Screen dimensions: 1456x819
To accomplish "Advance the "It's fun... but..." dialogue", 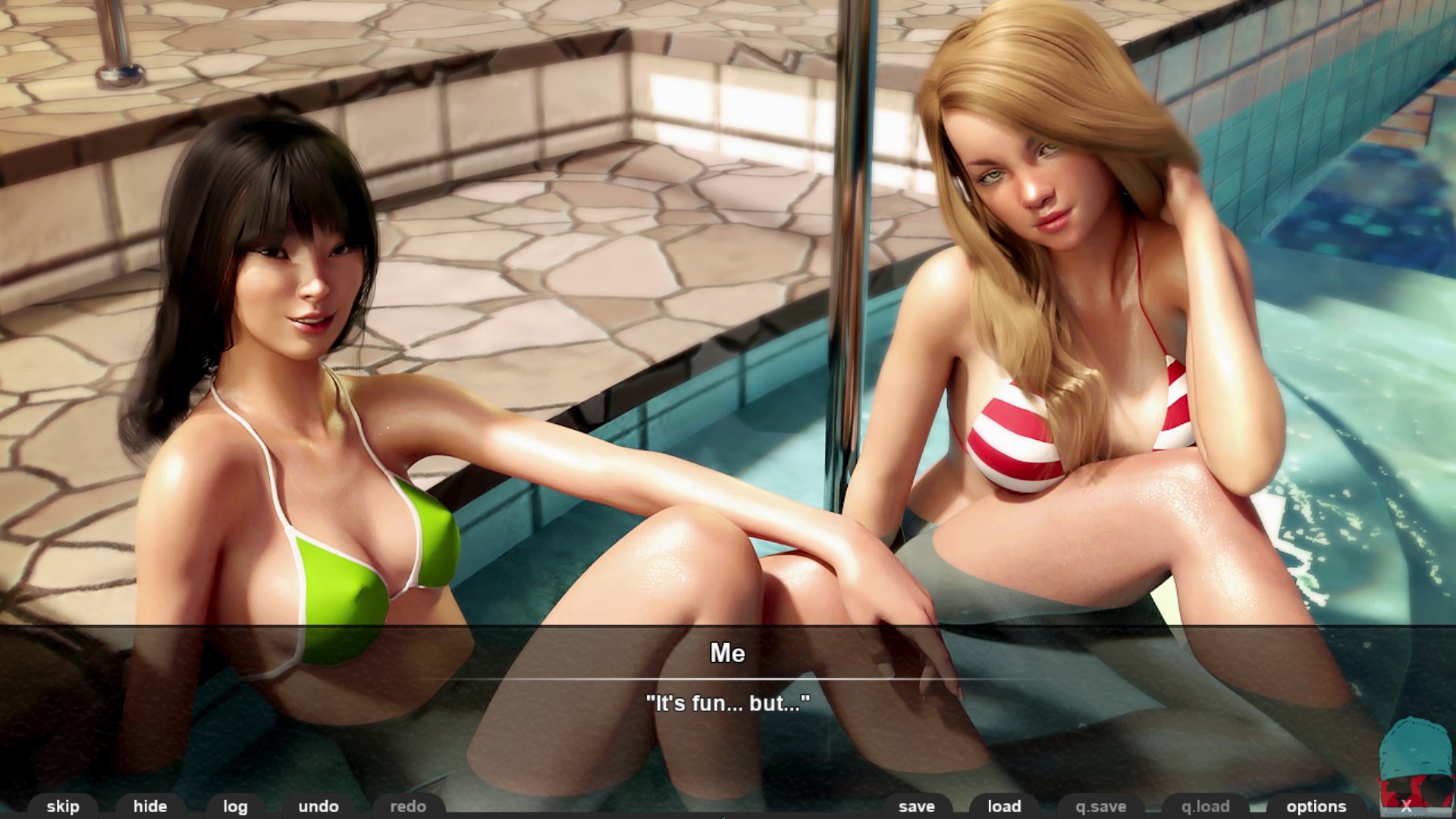I will pyautogui.click(x=727, y=703).
